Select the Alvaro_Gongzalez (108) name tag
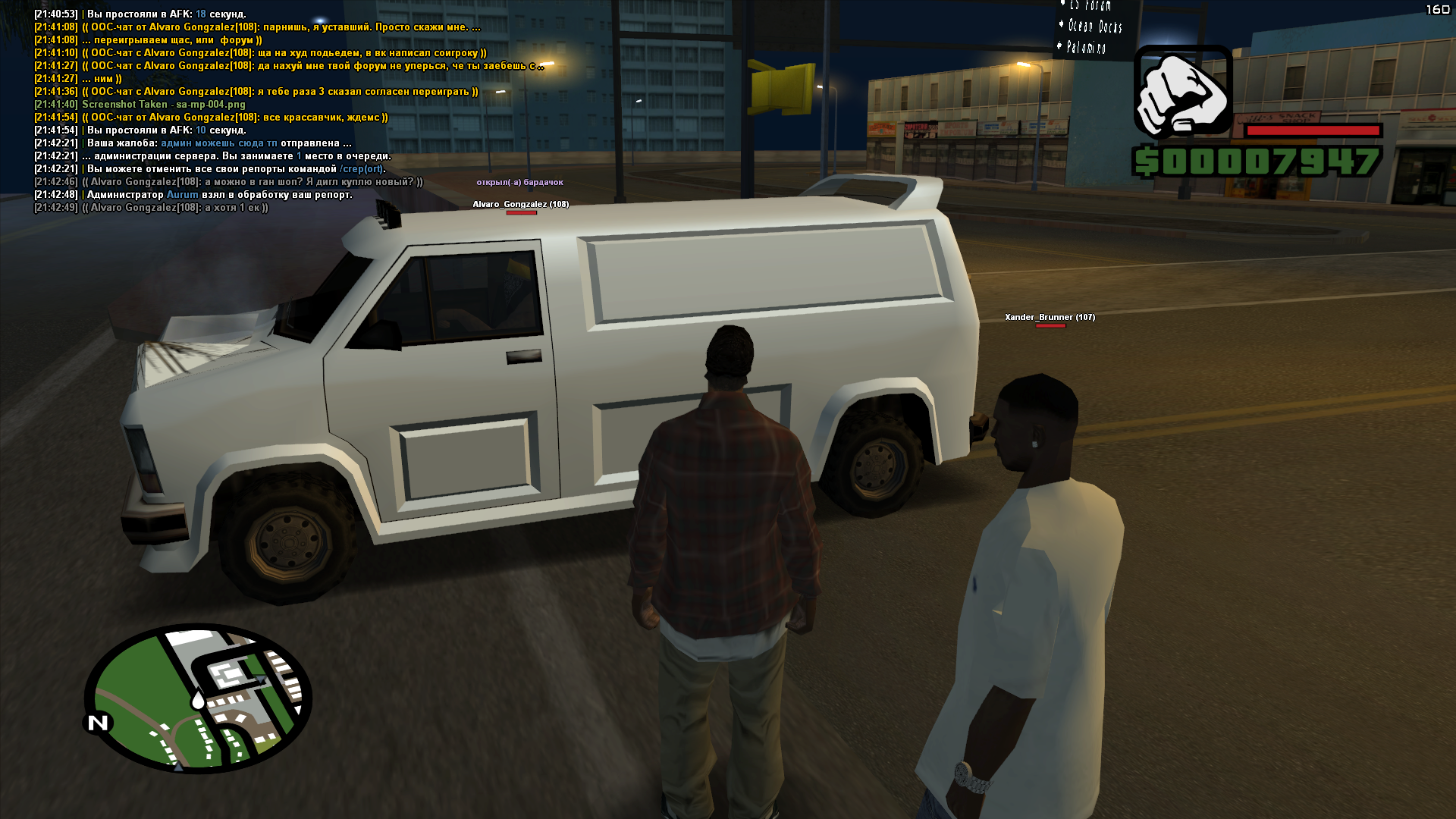The height and width of the screenshot is (819, 1456). tap(520, 204)
